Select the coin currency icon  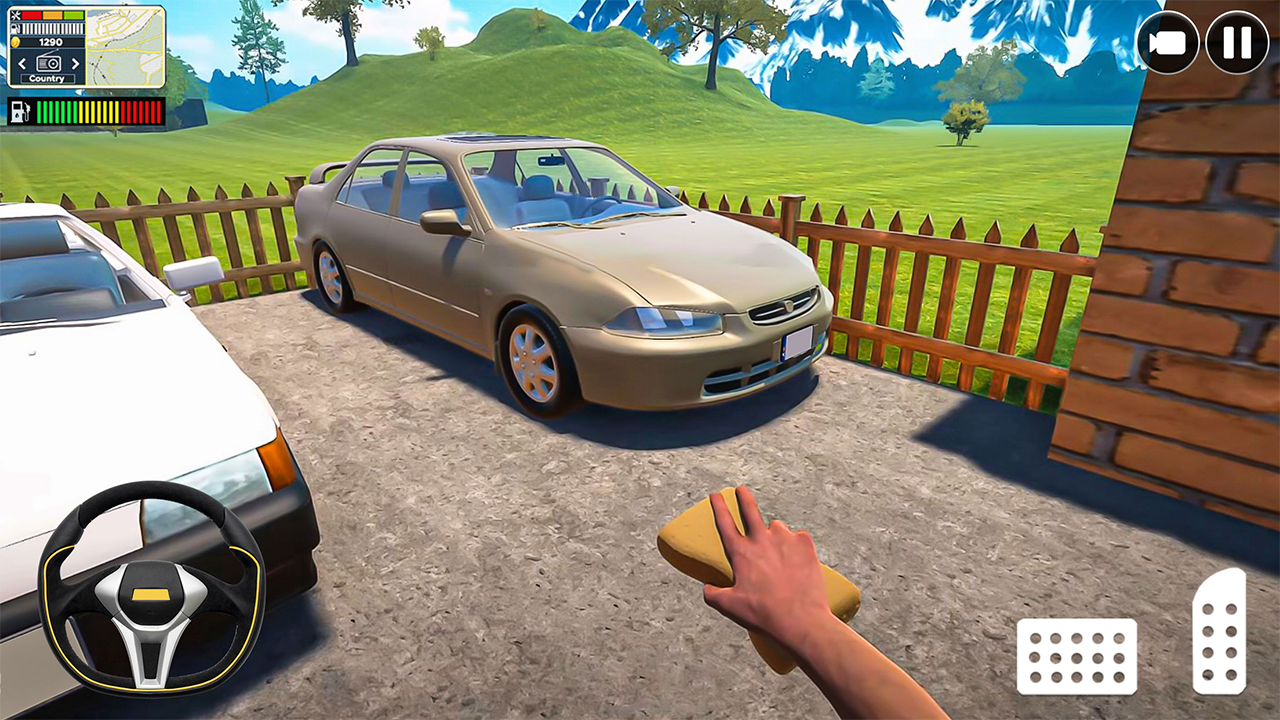pyautogui.click(x=15, y=42)
